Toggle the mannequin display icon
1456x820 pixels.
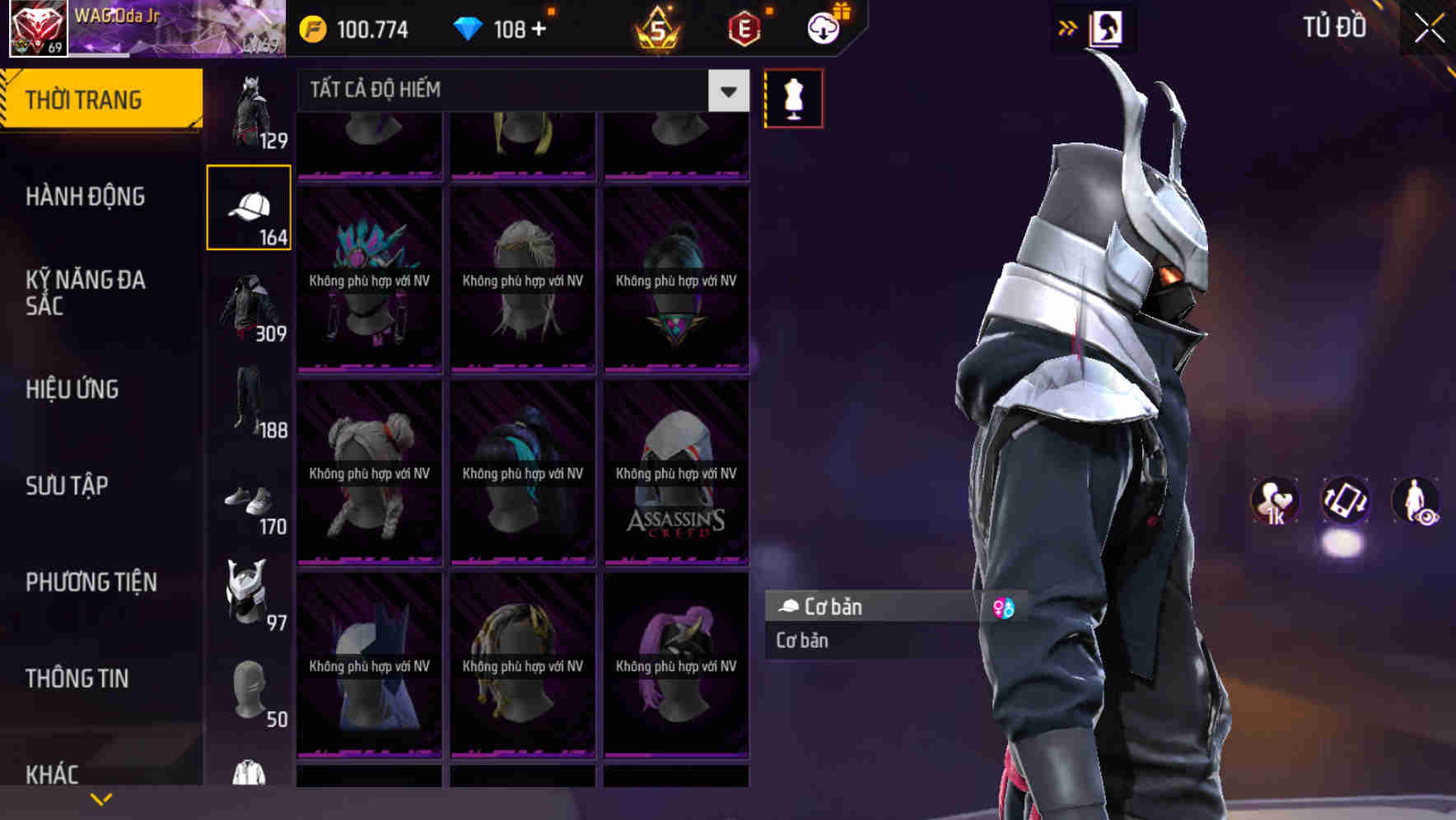click(x=793, y=97)
